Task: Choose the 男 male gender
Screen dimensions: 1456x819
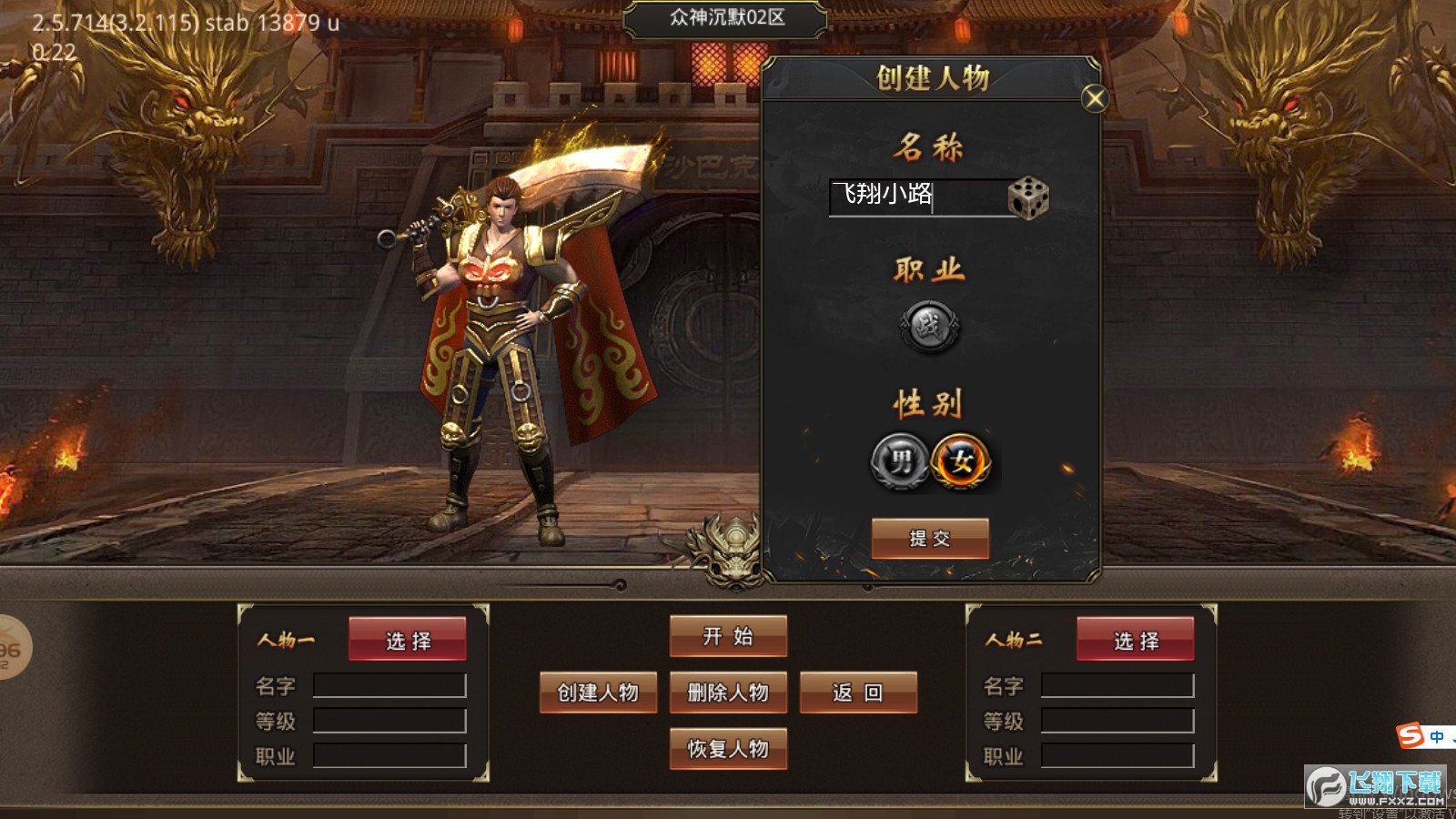Action: pos(899,461)
